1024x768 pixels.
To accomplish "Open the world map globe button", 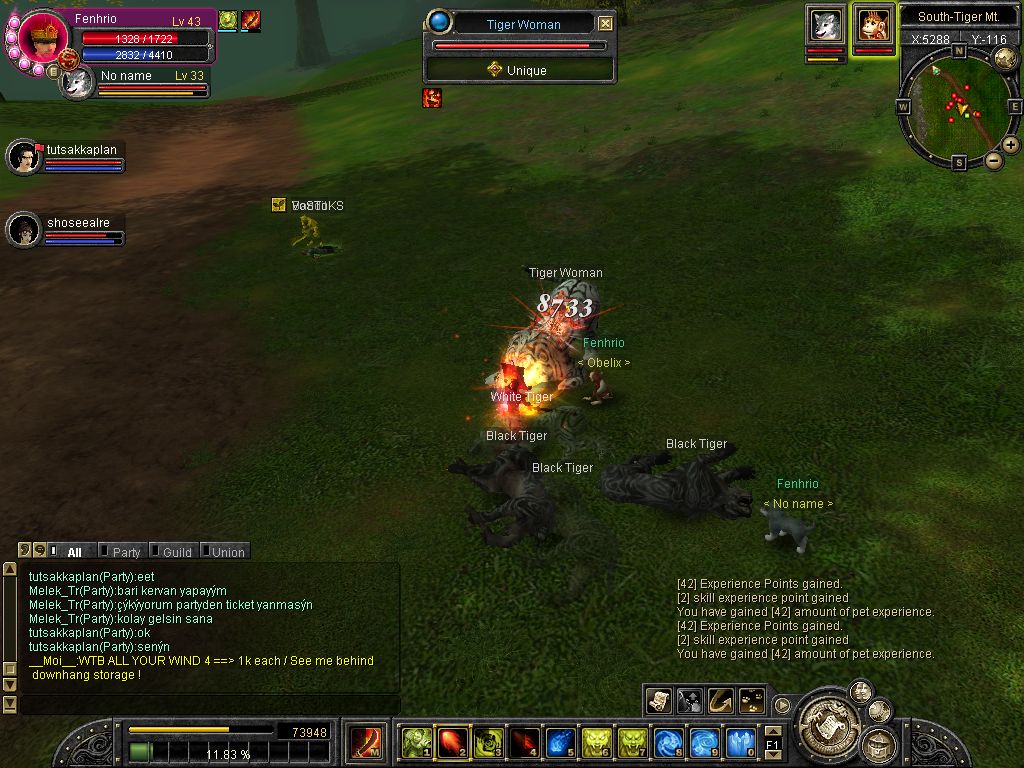I will coord(1005,58).
